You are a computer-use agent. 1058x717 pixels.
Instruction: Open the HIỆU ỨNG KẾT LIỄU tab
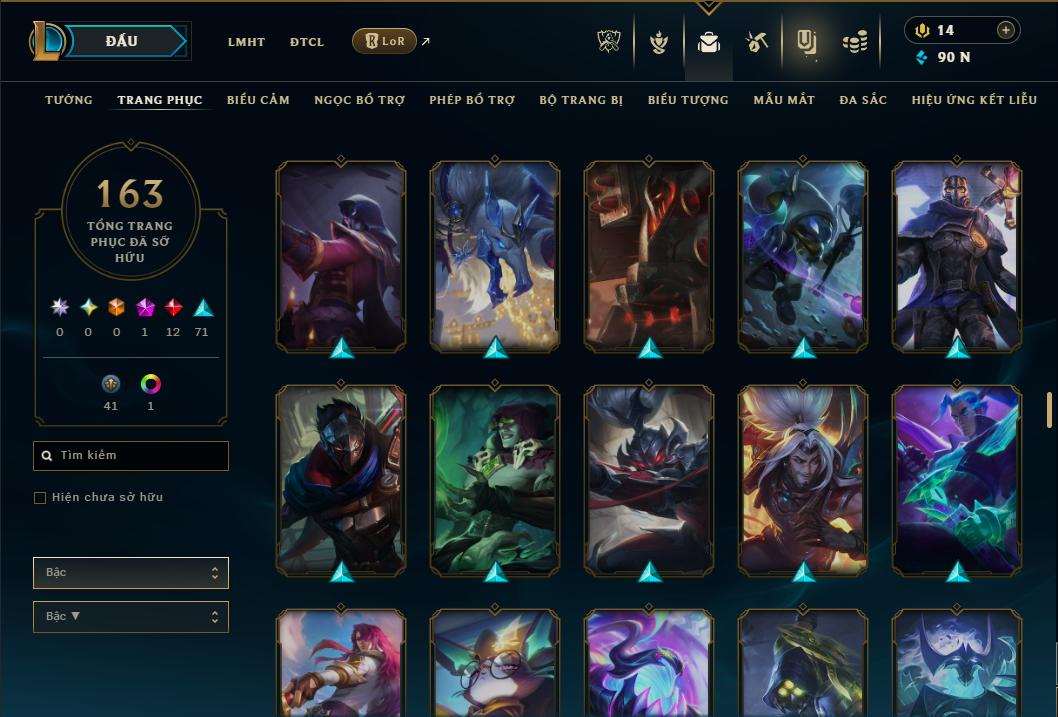[974, 100]
